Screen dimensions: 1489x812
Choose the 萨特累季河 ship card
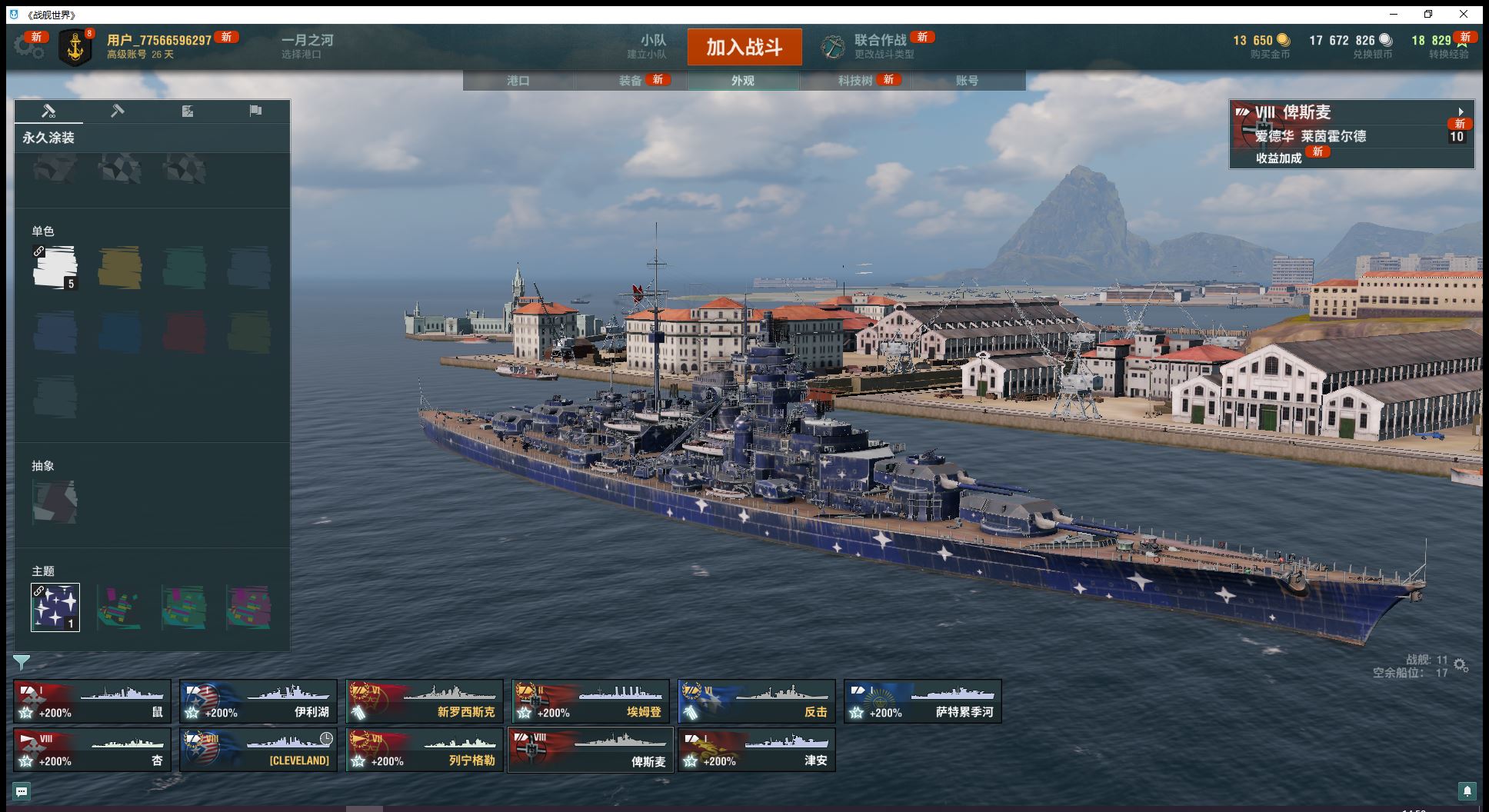(x=923, y=701)
